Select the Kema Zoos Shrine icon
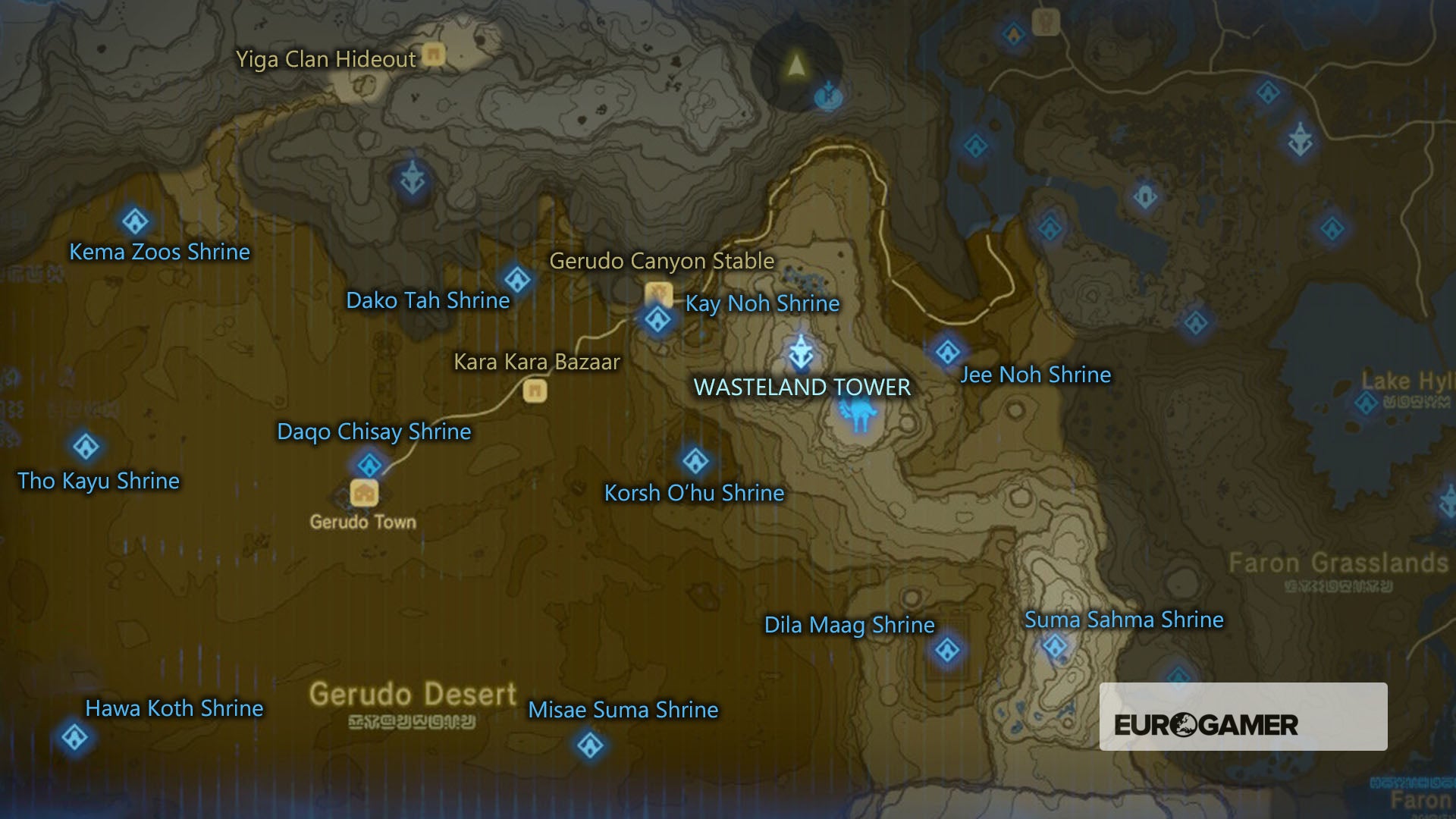 click(135, 221)
